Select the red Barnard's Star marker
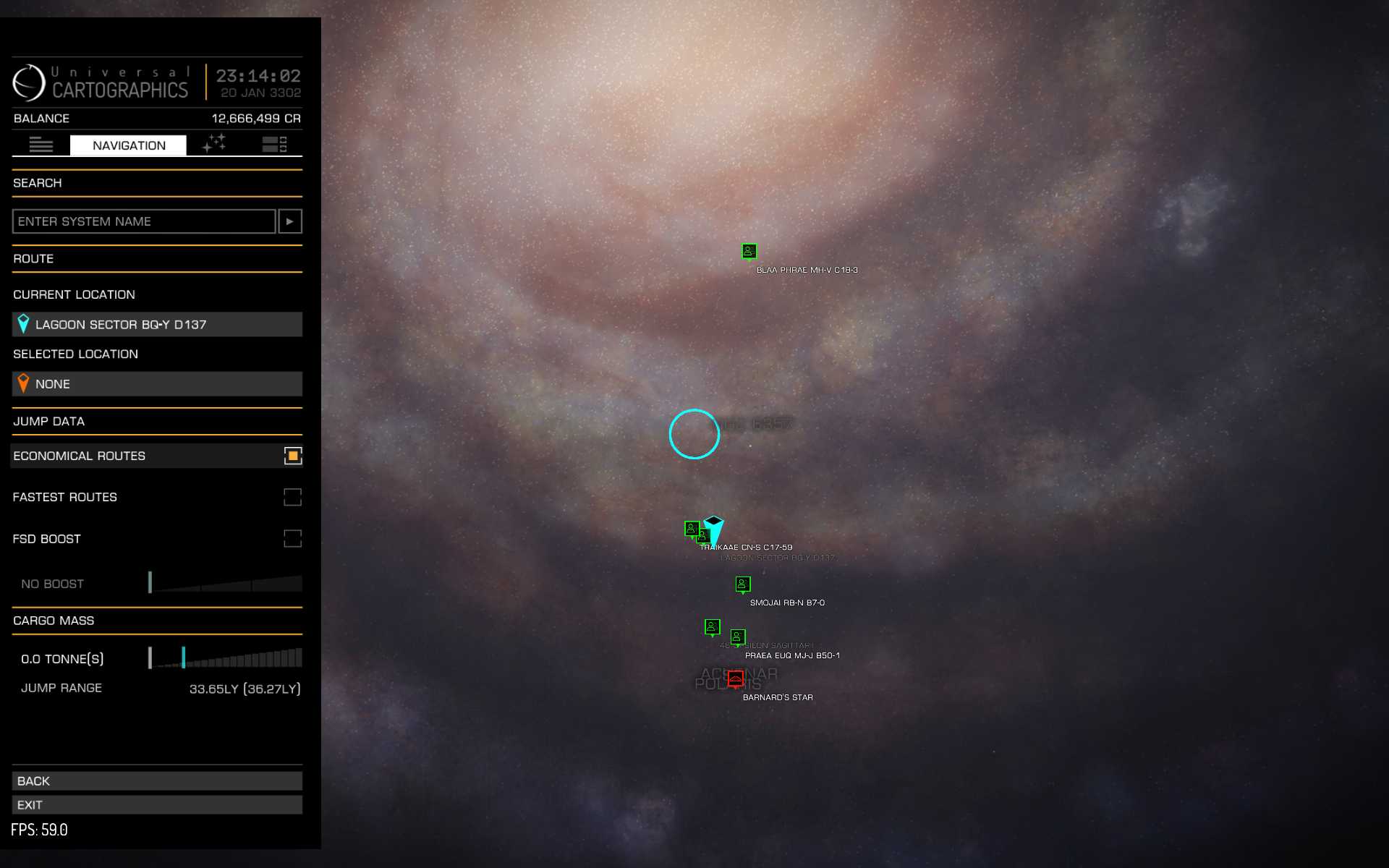 pyautogui.click(x=736, y=678)
